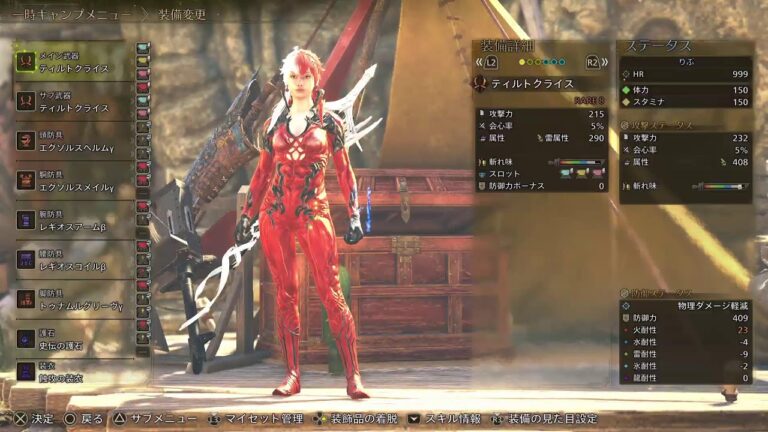Choose the エクゾルスメイルγ chest armor slot
768x432 pixels.
pos(75,180)
